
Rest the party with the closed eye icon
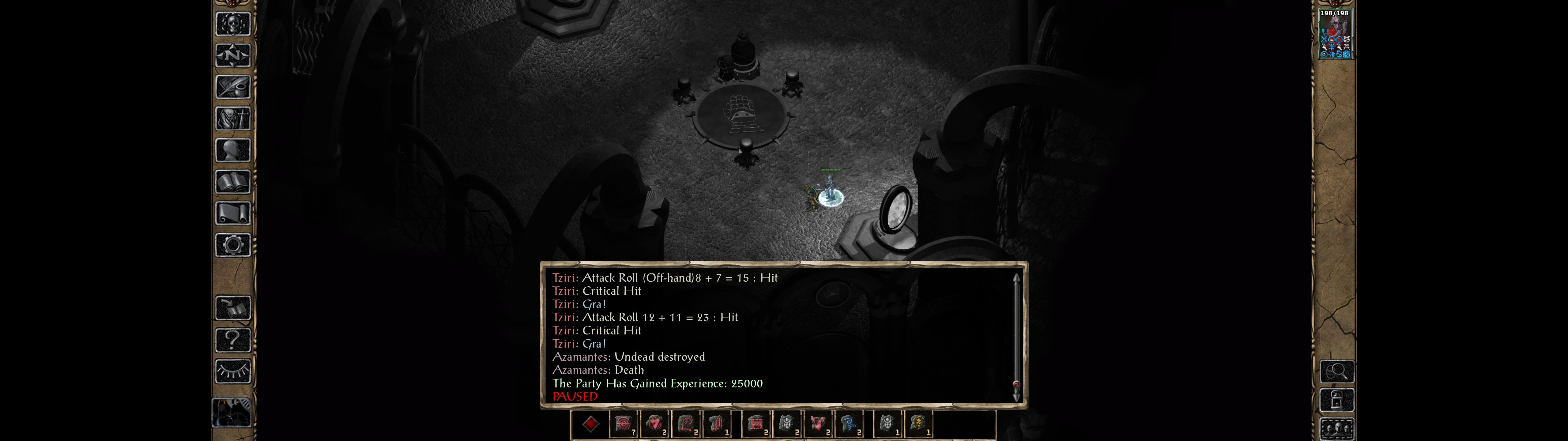(232, 371)
